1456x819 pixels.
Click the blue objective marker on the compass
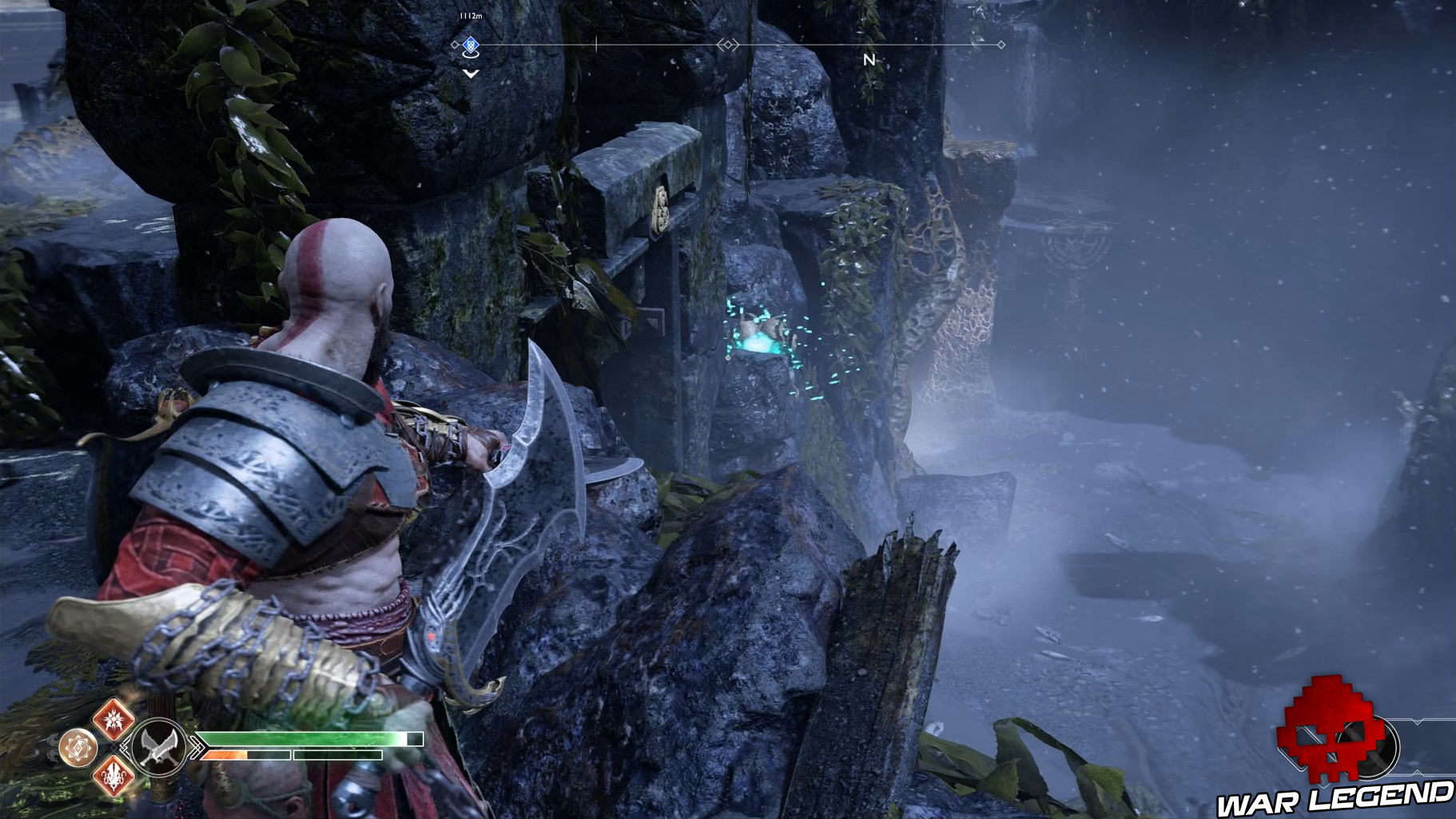click(471, 45)
